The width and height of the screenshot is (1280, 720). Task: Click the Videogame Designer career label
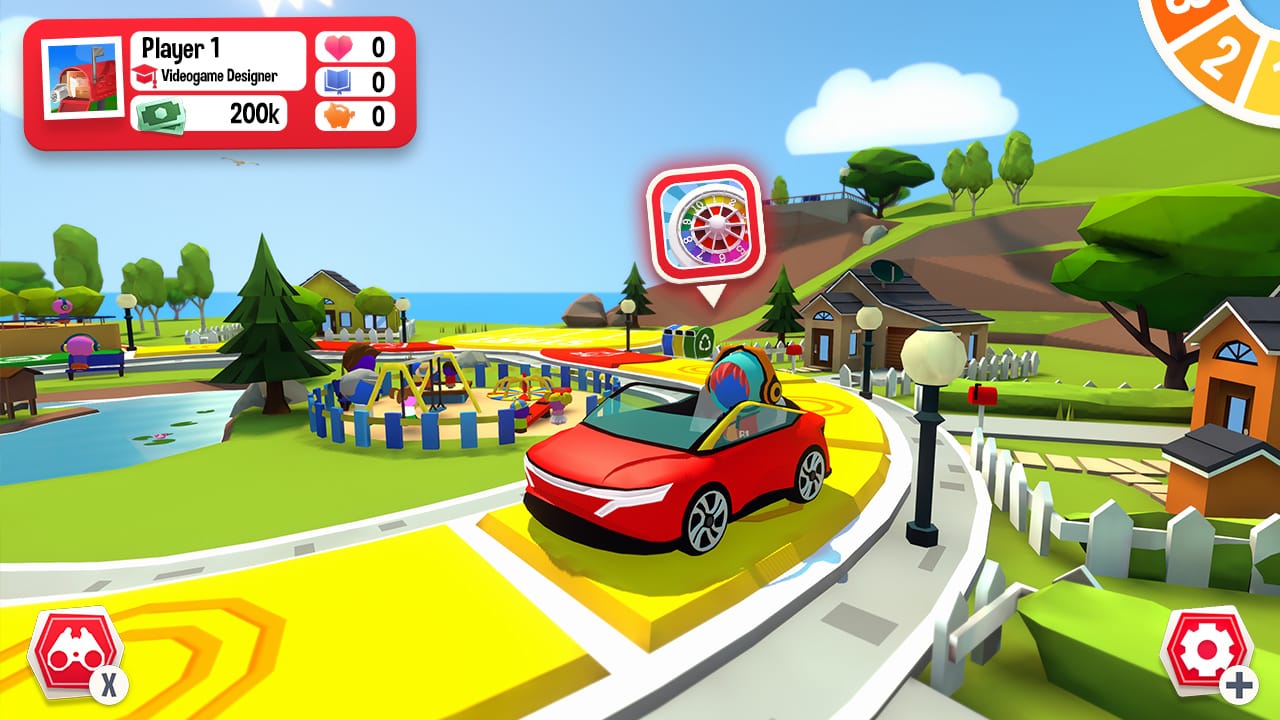click(222, 77)
